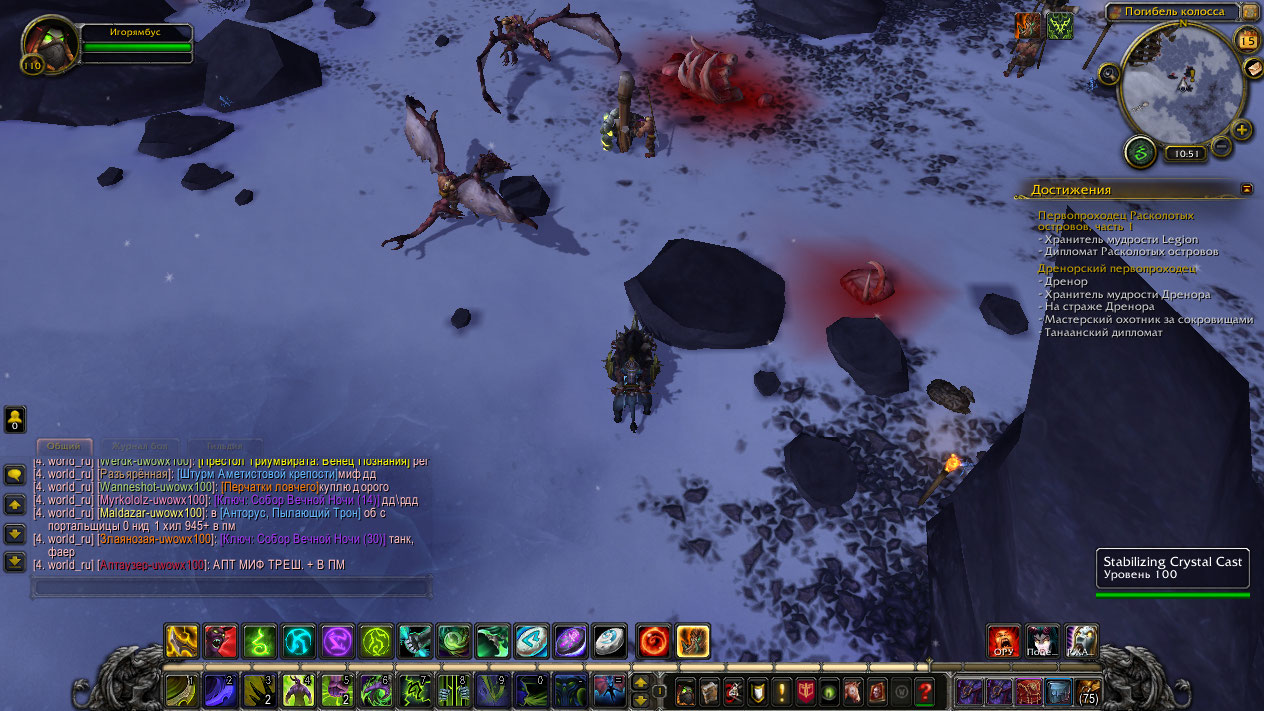Switch to the Общий chat tab
Image resolution: width=1264 pixels, height=711 pixels.
(x=64, y=446)
